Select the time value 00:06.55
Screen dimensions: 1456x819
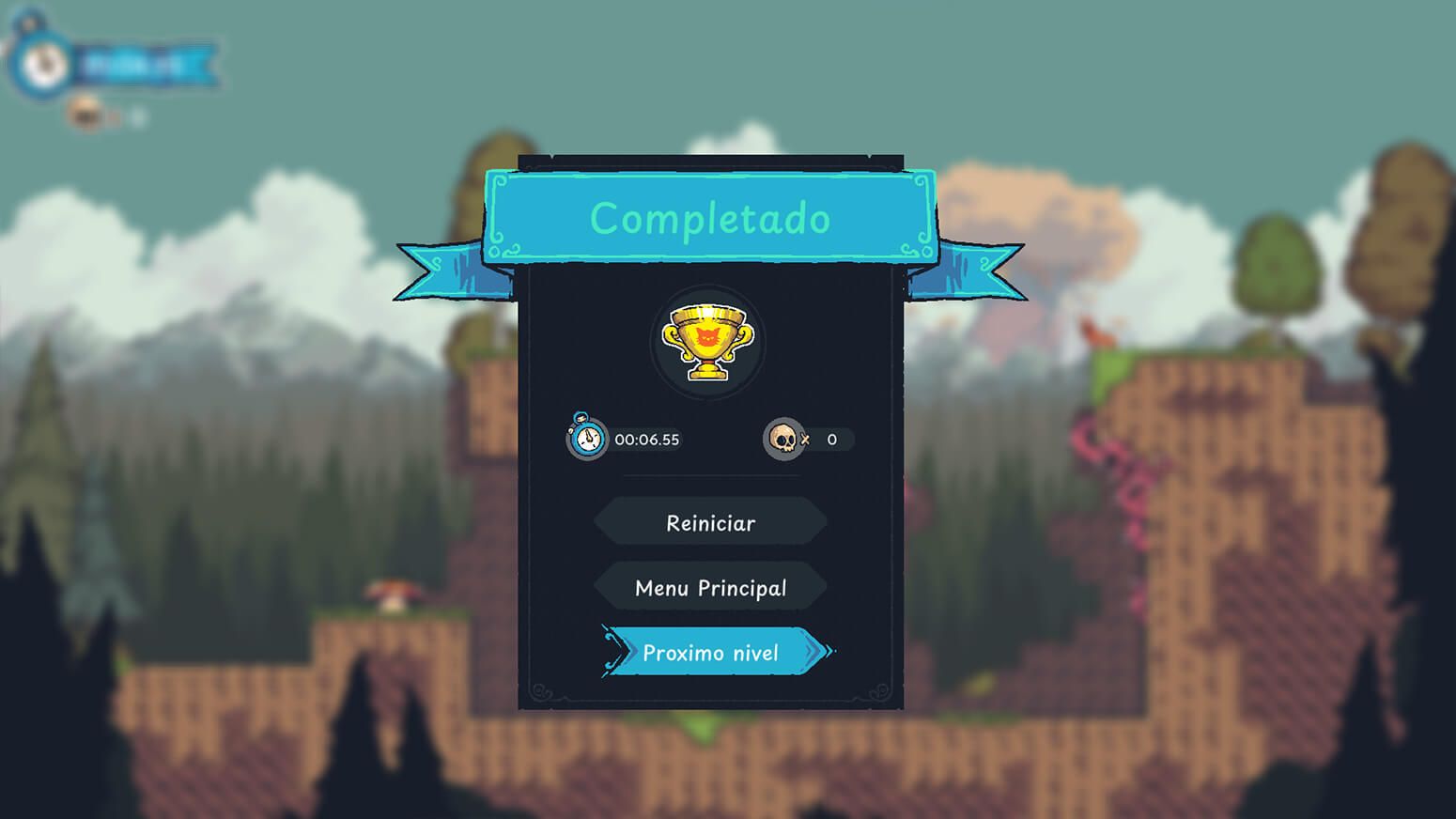pos(649,440)
